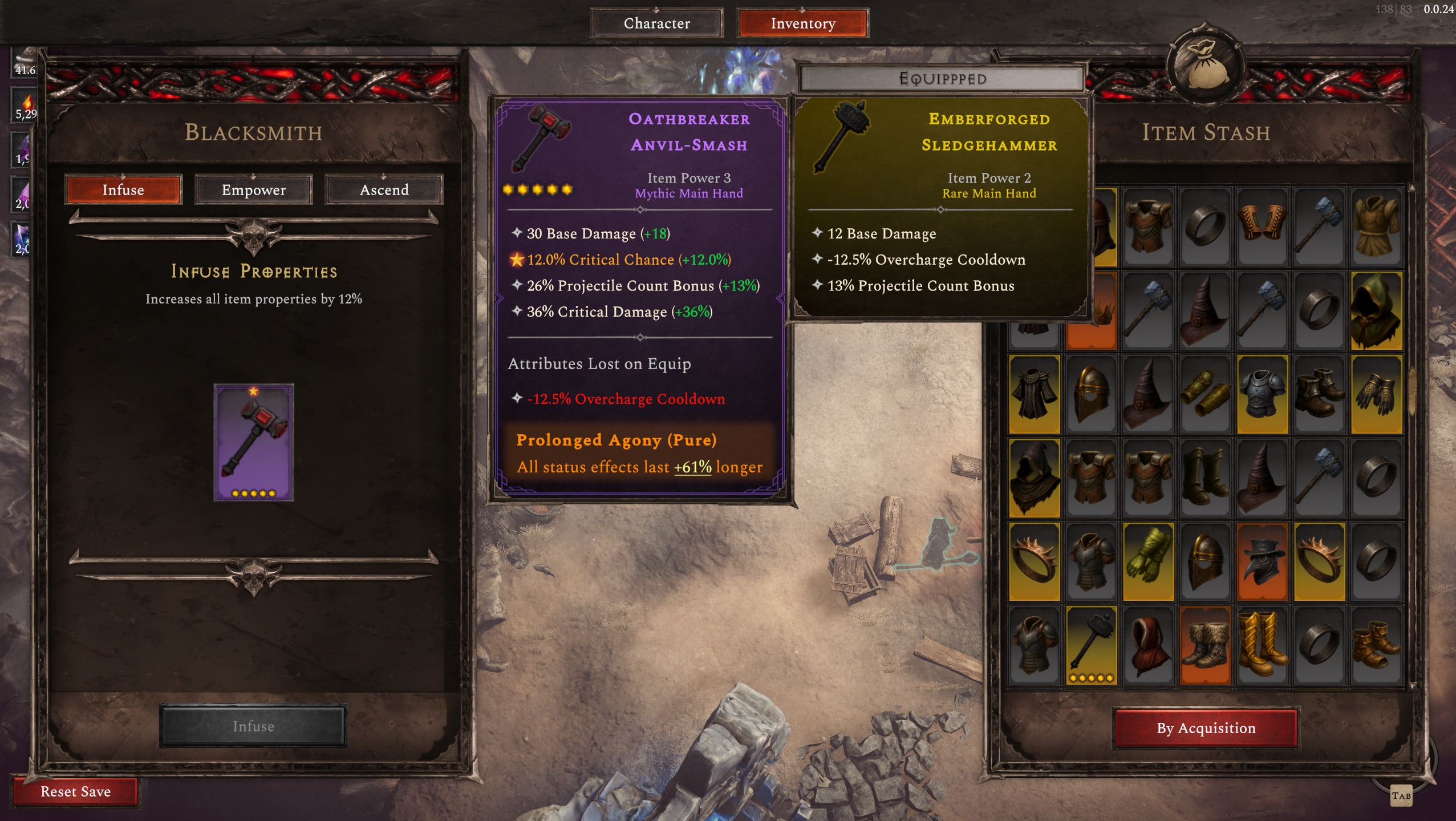Image resolution: width=1456 pixels, height=821 pixels.
Task: Select the Inventory tab
Action: 801,23
